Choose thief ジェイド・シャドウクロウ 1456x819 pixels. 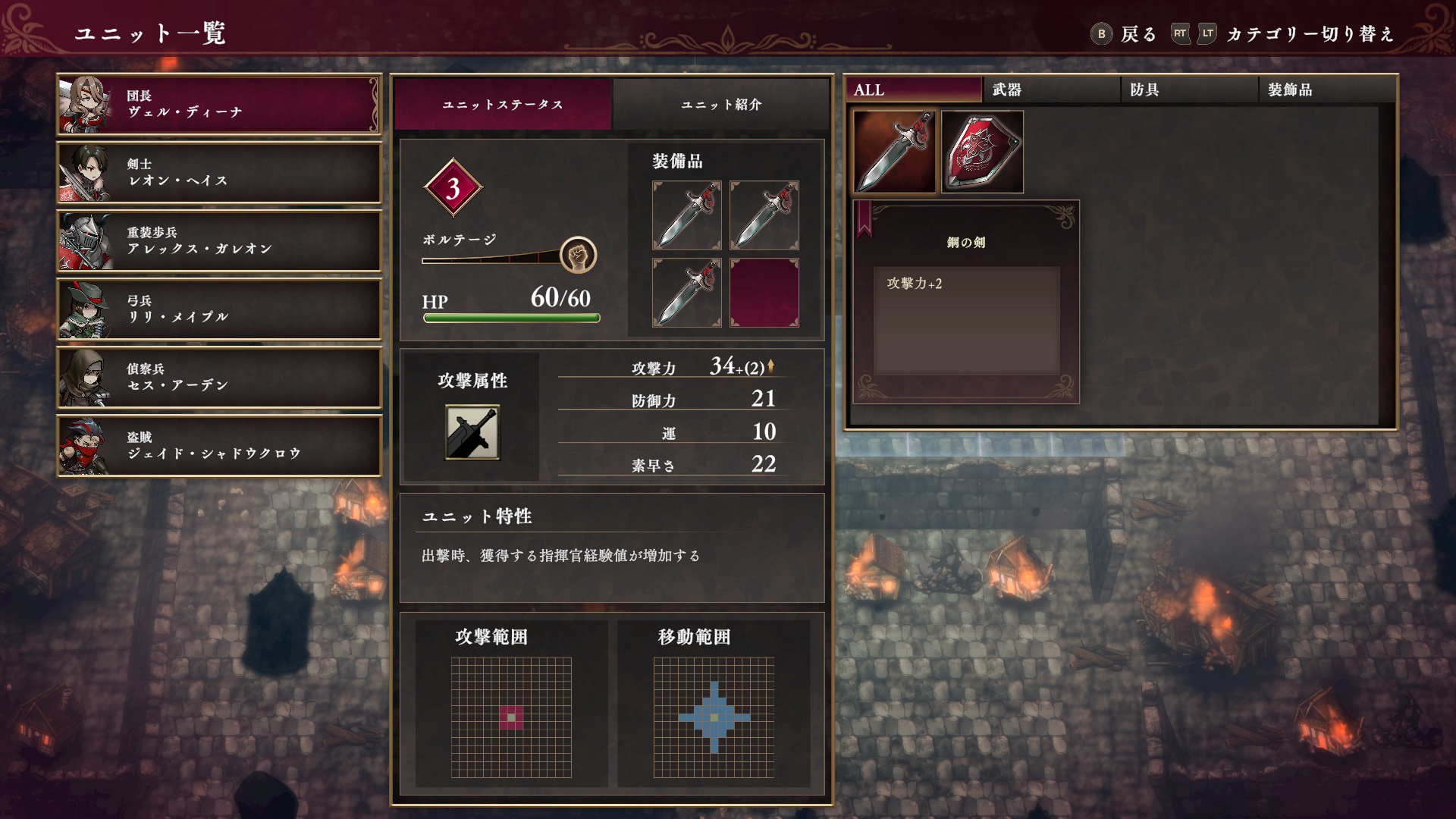coord(218,446)
